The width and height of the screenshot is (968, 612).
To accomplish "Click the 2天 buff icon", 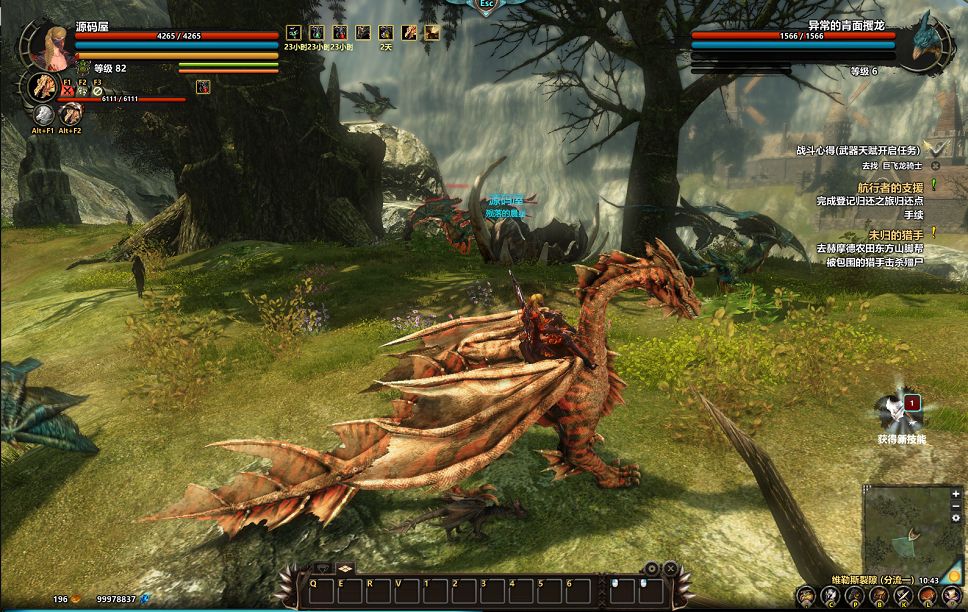I will pyautogui.click(x=386, y=32).
